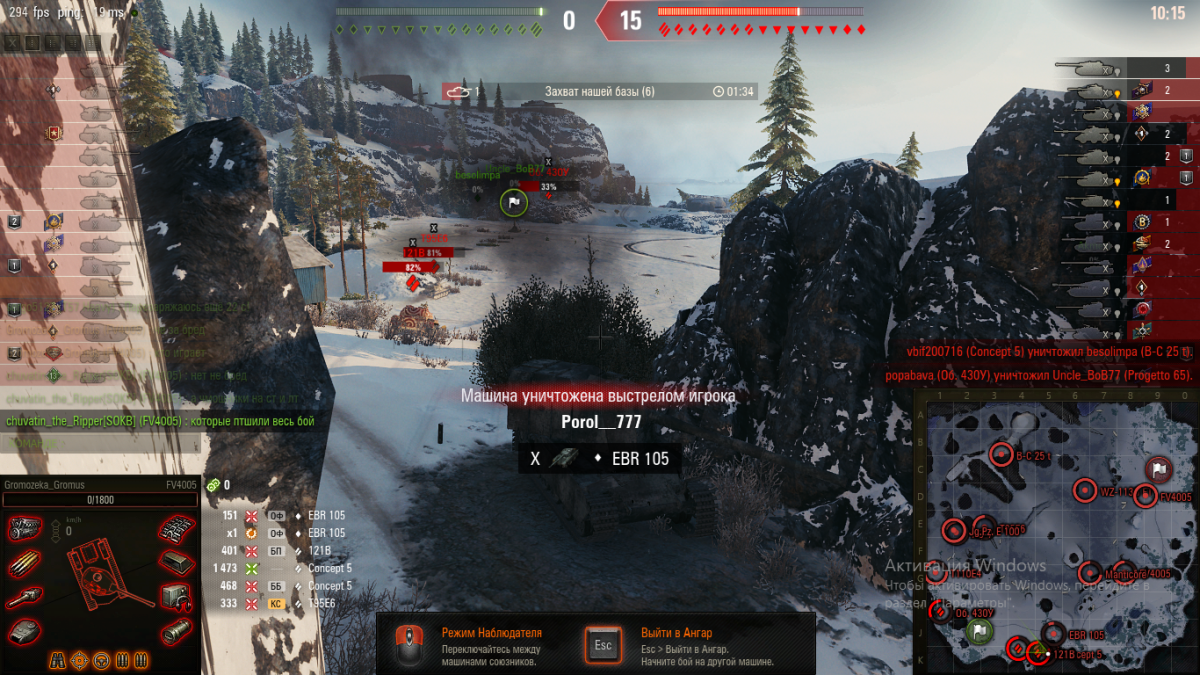
Task: Click the EBR 105 marker on the minimap
Action: 1054,634
